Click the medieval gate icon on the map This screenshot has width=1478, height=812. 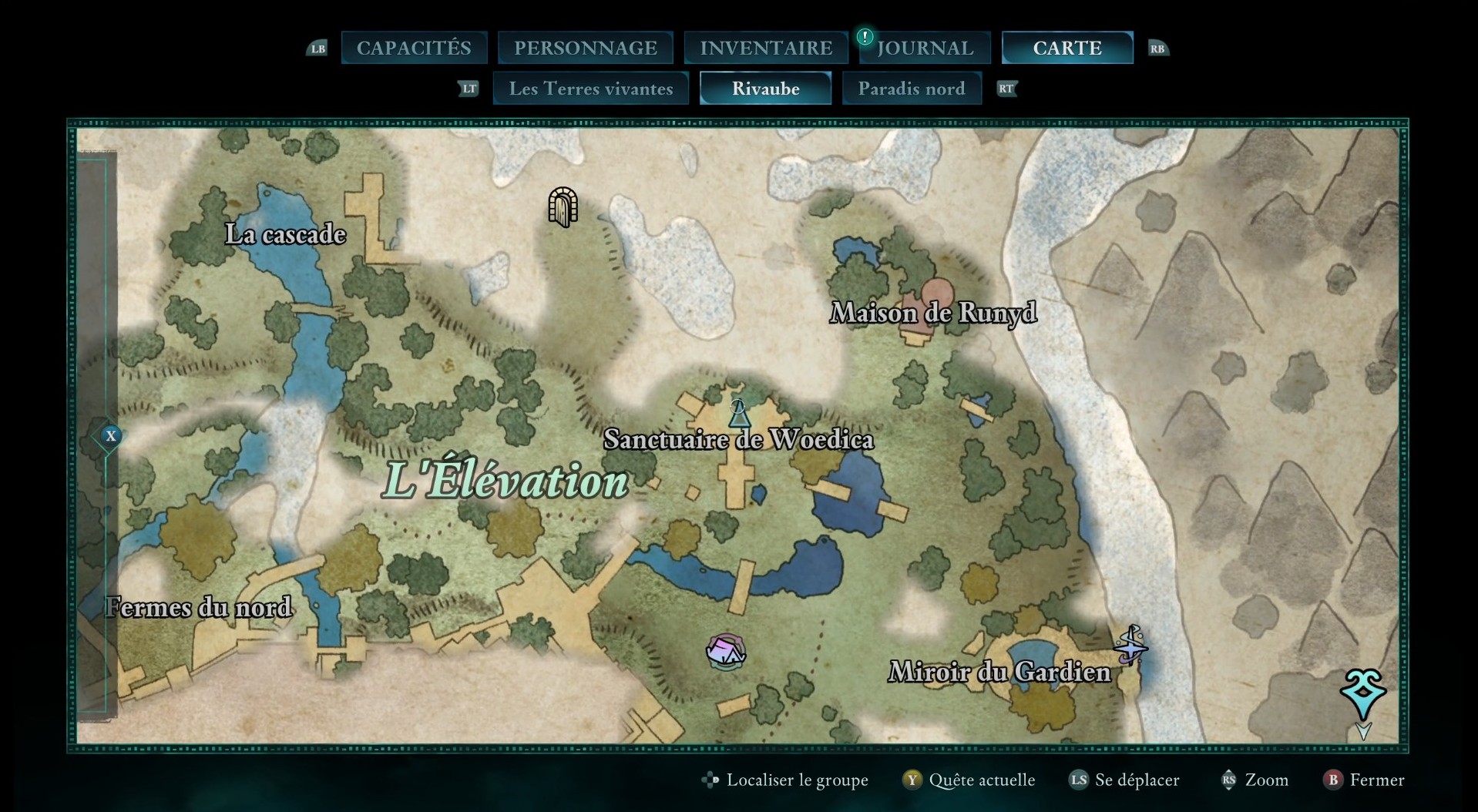coord(562,206)
